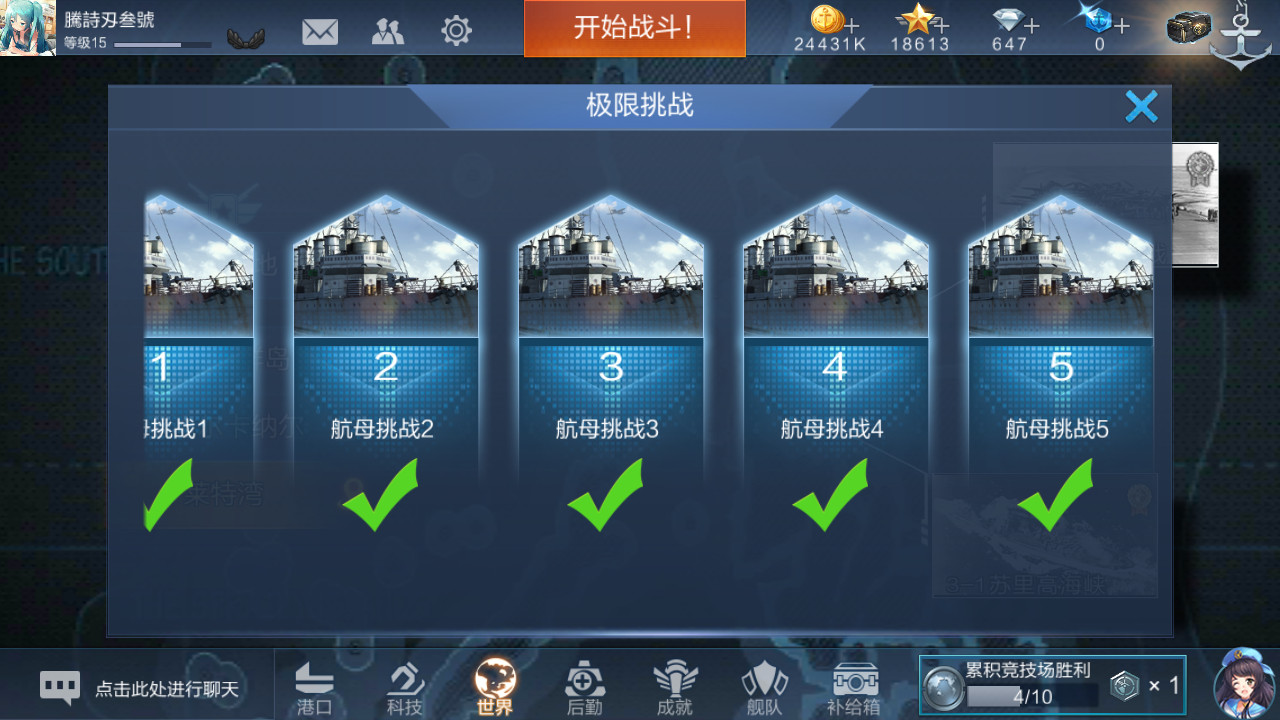Open the mail inbox icon
This screenshot has height=720, width=1280.
point(320,31)
